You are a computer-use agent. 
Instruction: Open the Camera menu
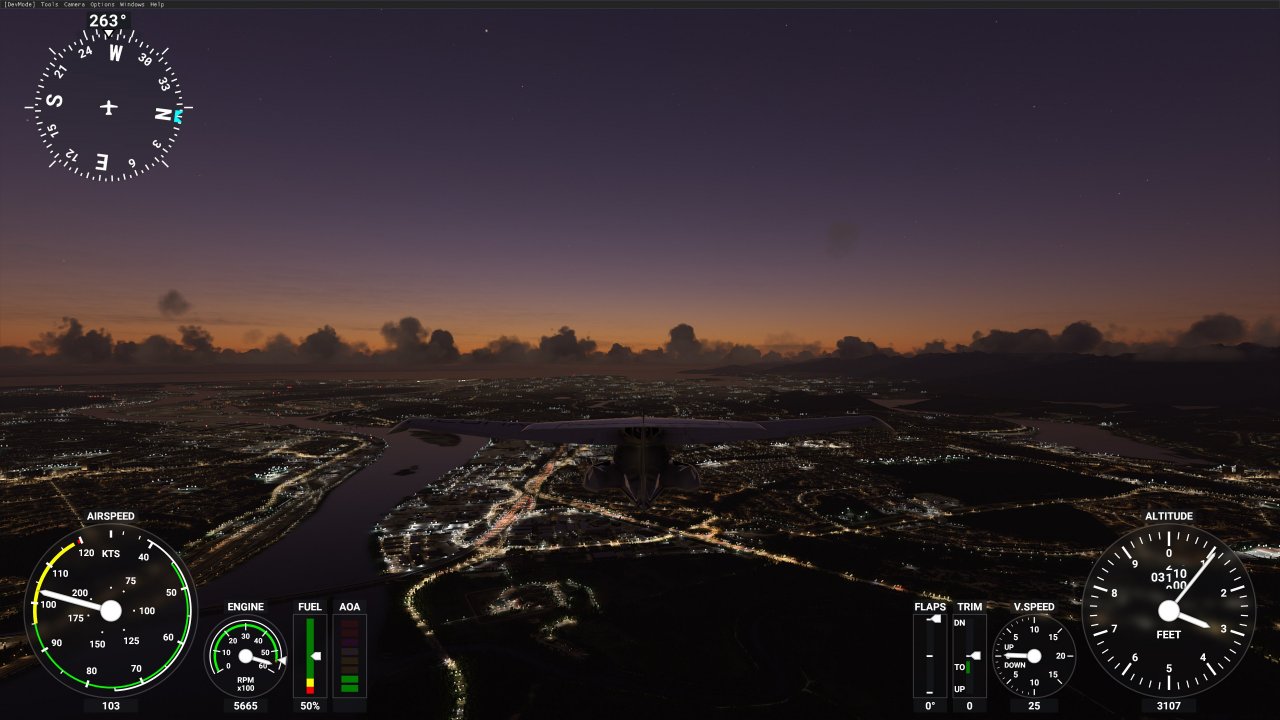pyautogui.click(x=75, y=4)
